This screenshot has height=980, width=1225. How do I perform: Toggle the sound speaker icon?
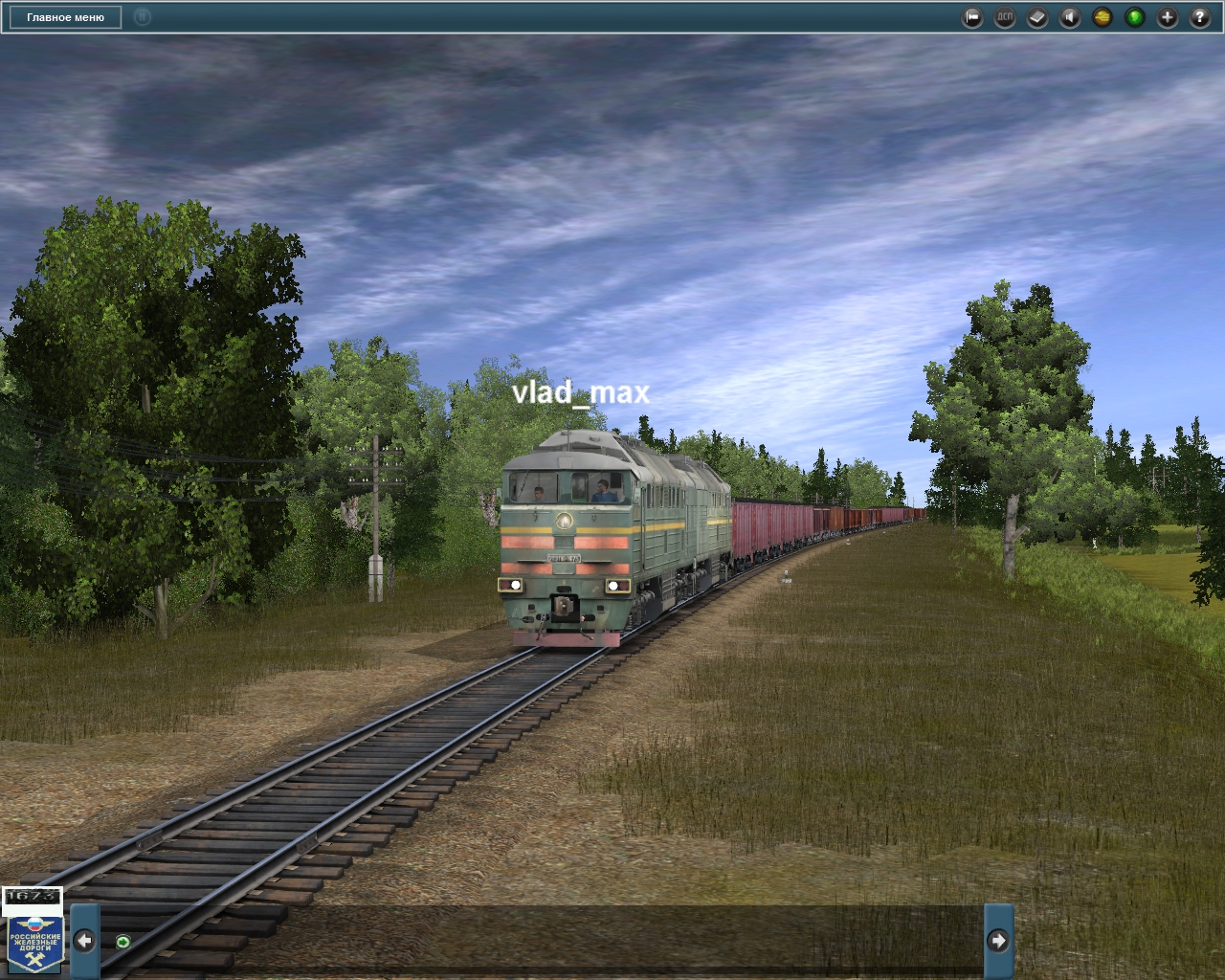[1070, 17]
